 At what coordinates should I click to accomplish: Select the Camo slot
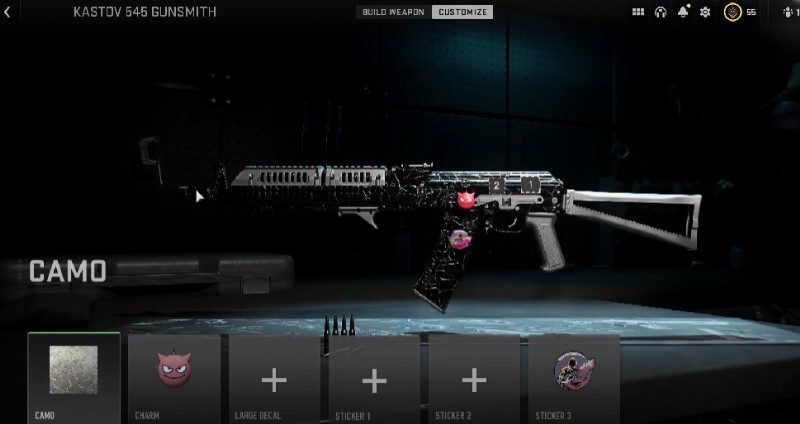[74, 377]
